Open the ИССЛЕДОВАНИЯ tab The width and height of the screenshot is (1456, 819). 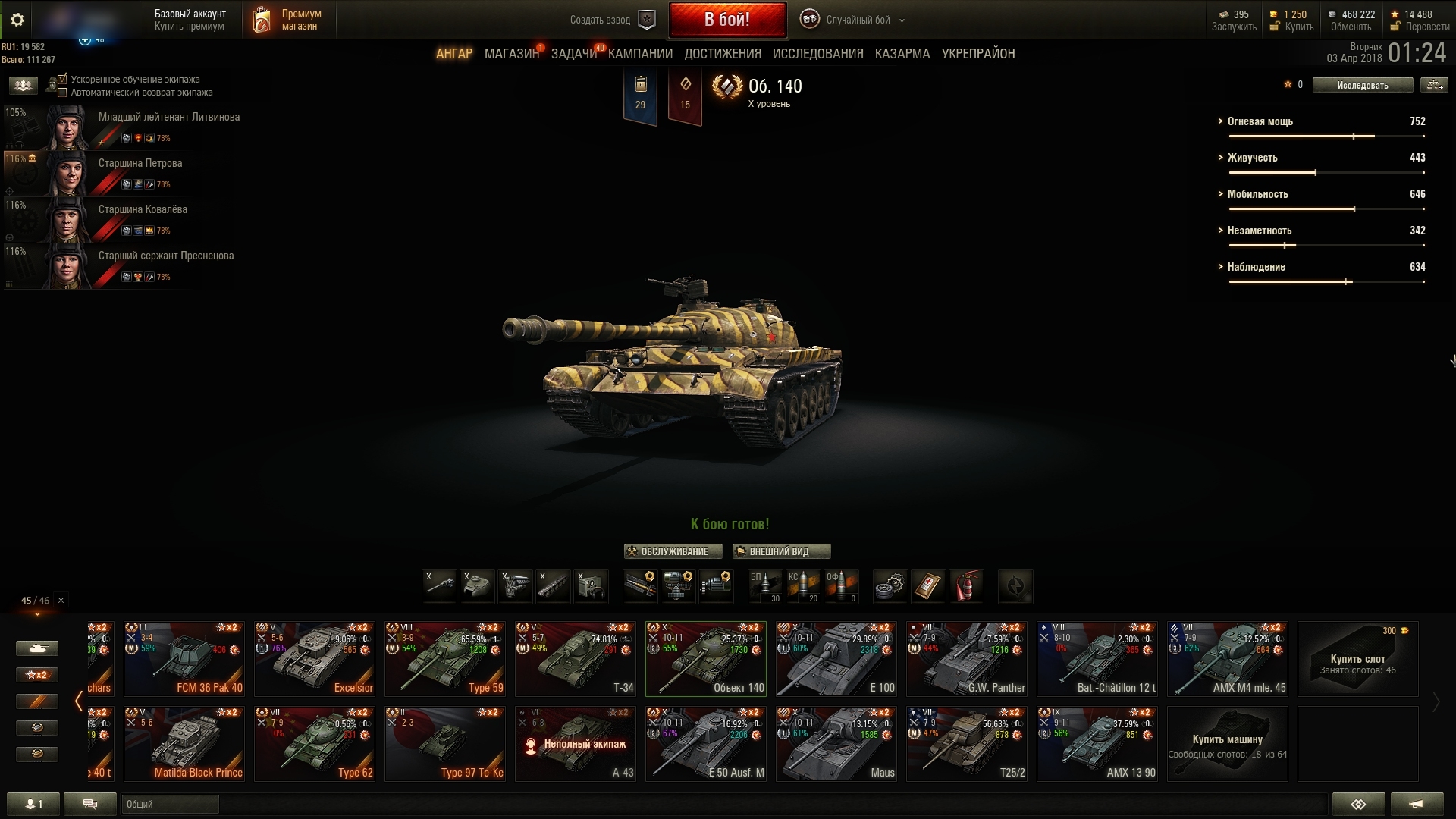click(817, 54)
